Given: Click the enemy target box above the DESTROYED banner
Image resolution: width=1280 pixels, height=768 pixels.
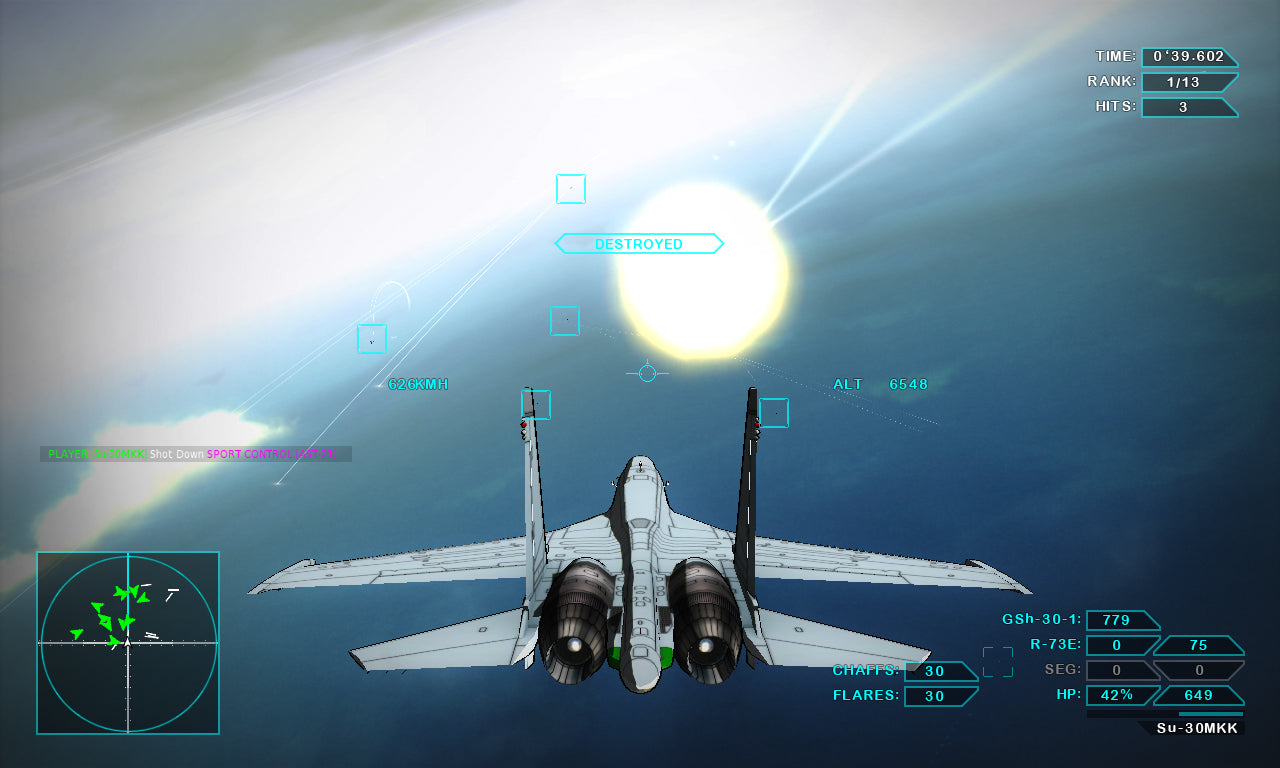Looking at the screenshot, I should point(570,189).
